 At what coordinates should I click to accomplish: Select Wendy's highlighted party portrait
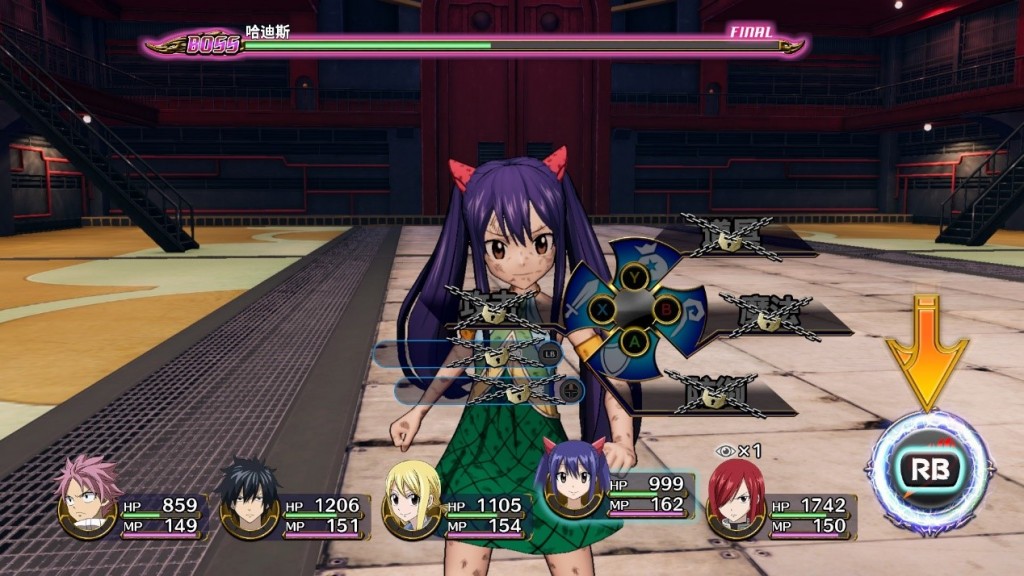coord(570,480)
